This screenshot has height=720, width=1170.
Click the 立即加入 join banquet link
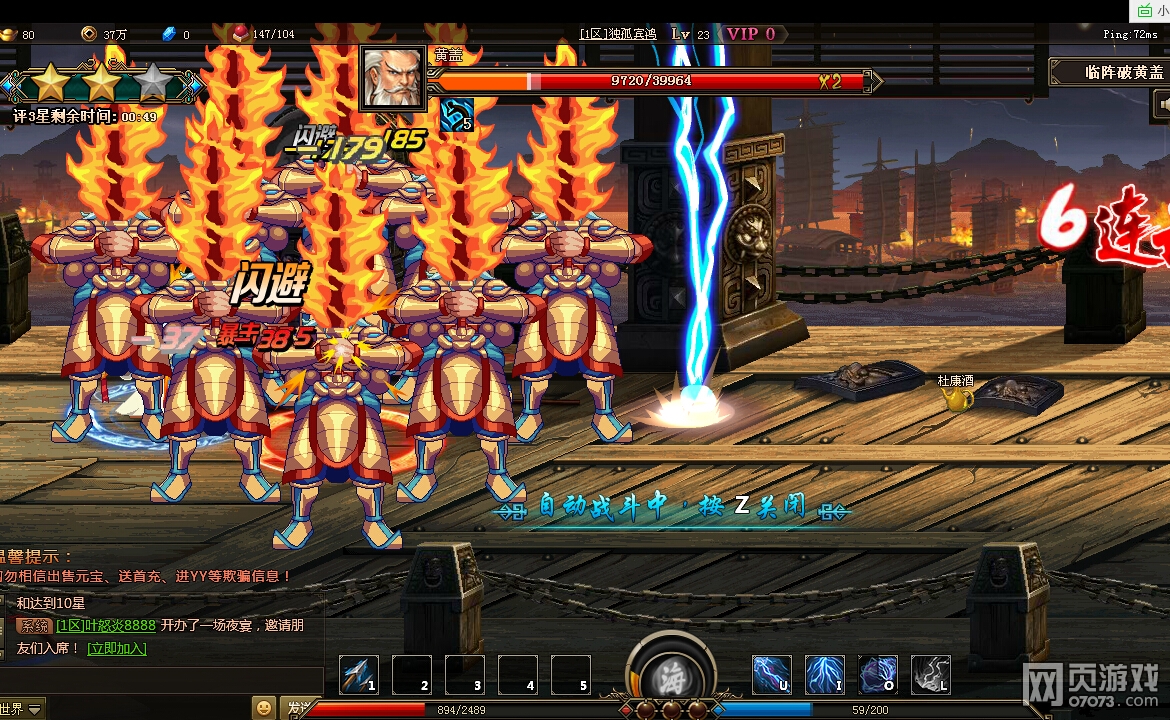coord(116,648)
